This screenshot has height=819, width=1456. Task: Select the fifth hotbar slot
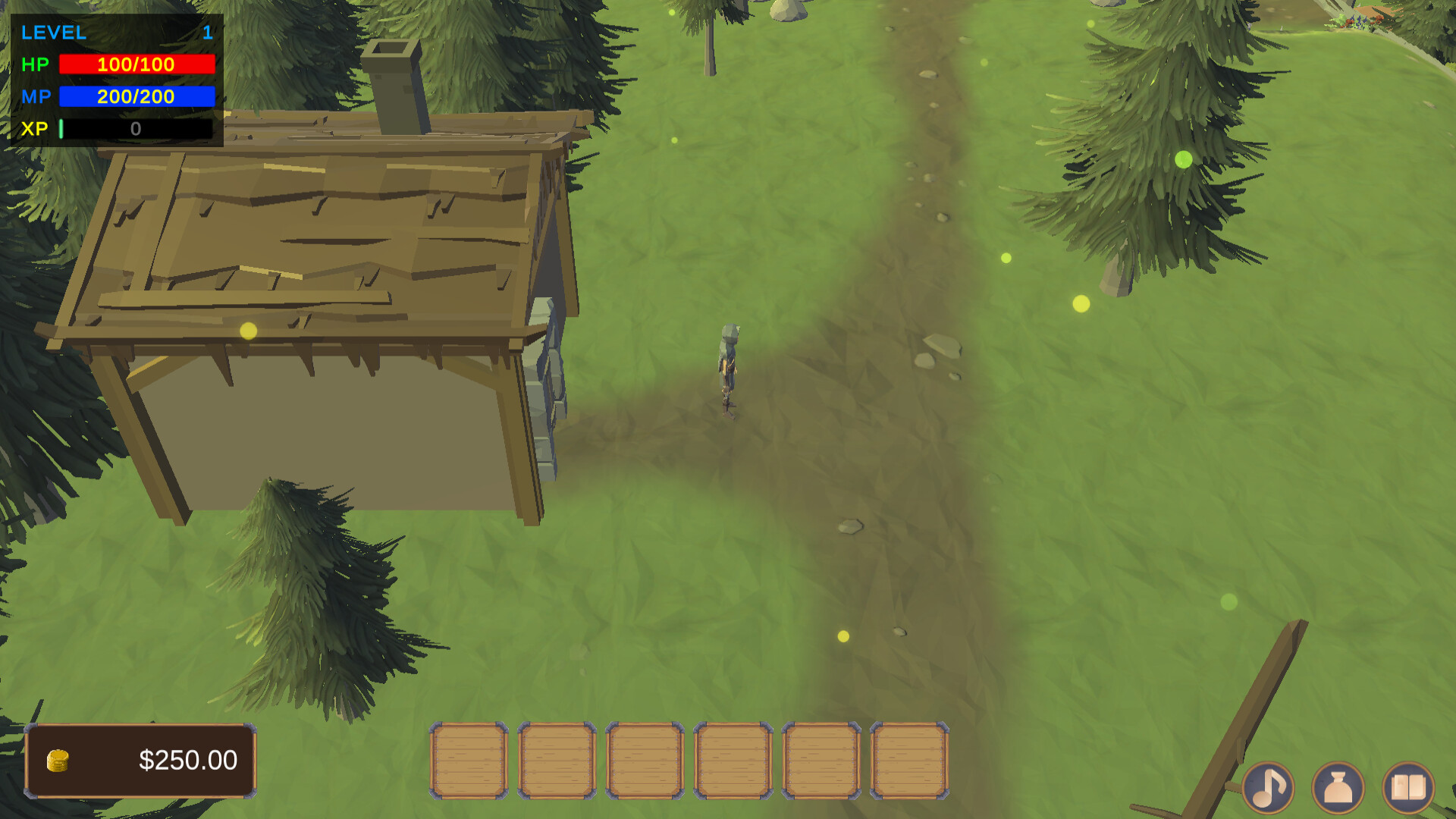[821, 760]
